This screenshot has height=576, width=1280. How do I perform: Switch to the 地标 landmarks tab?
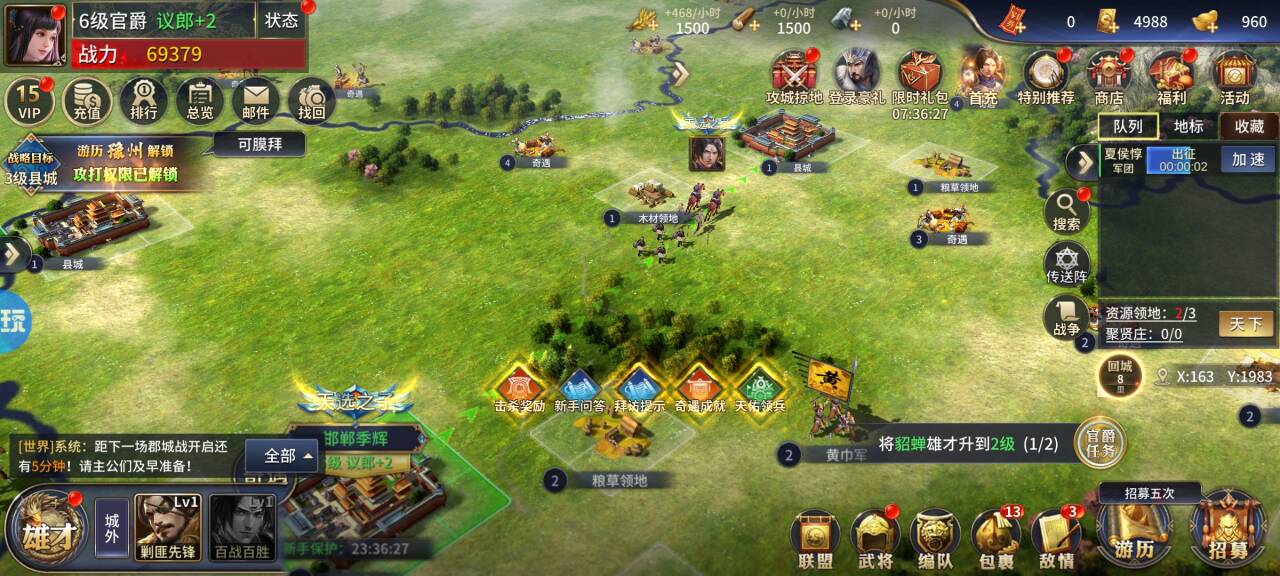(x=1189, y=126)
